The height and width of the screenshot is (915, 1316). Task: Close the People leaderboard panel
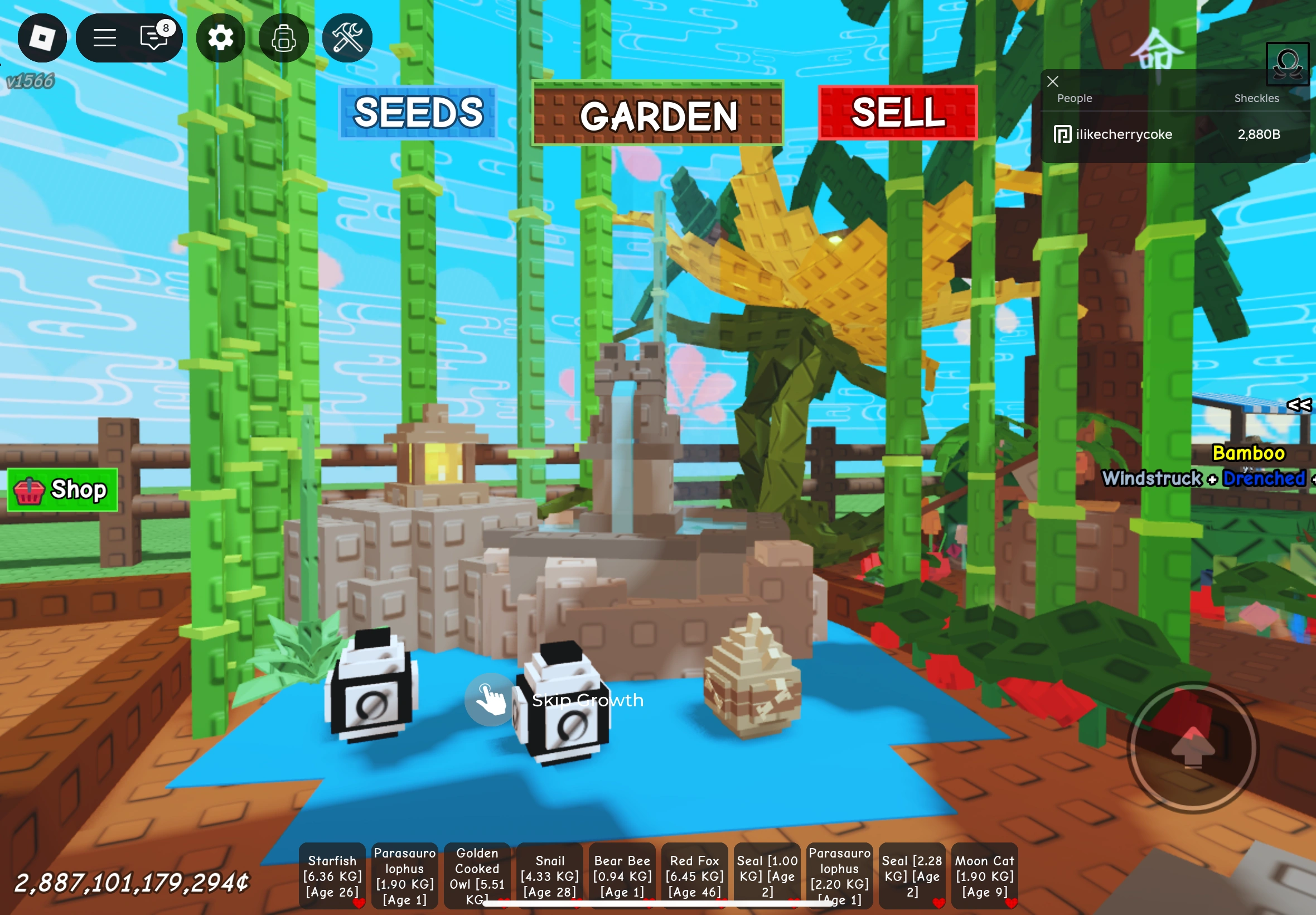(1052, 81)
